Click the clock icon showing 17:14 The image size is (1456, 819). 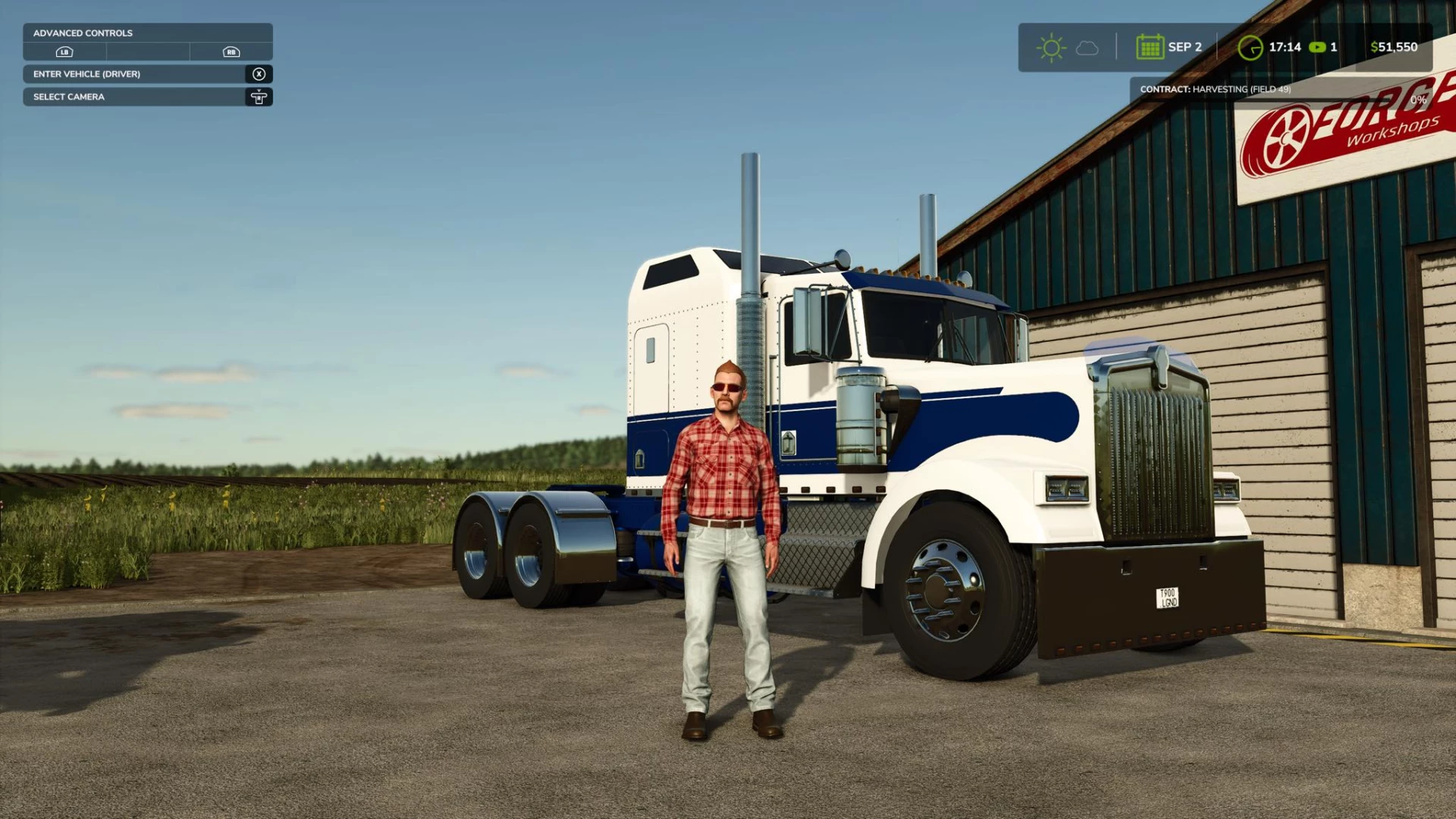pos(1250,48)
